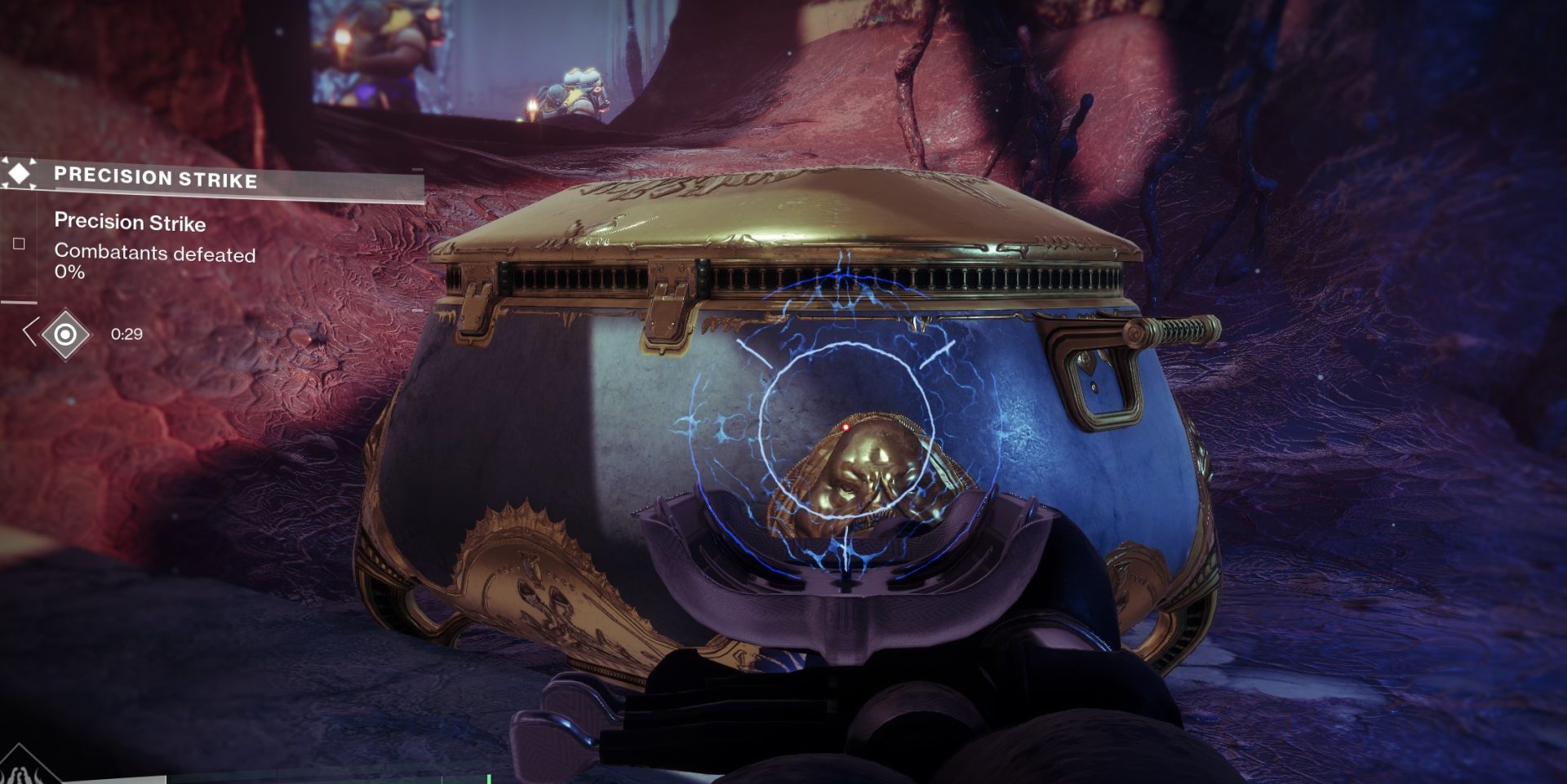Click the diamond target icon beside timer

[x=65, y=334]
